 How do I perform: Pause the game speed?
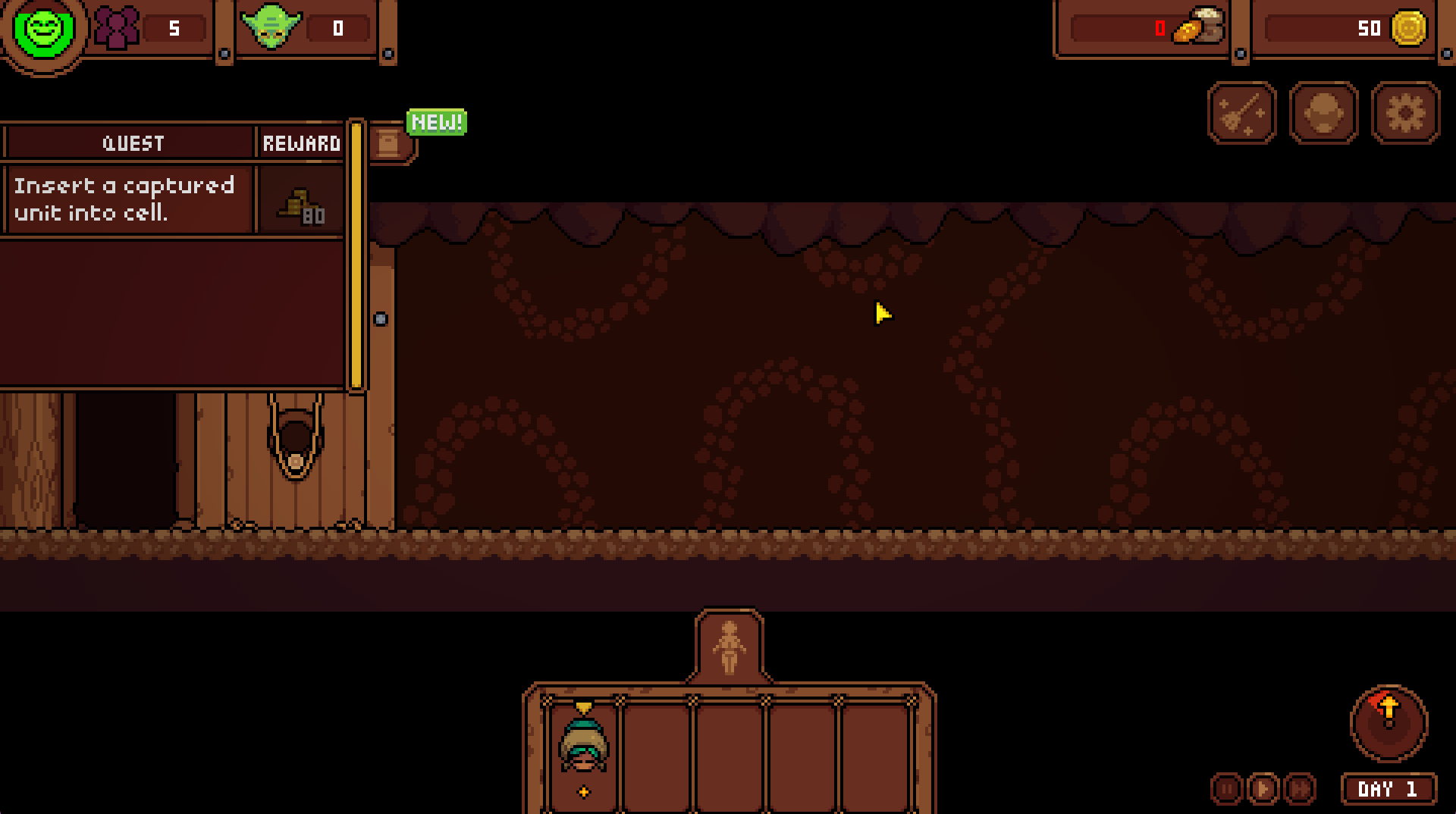1226,789
